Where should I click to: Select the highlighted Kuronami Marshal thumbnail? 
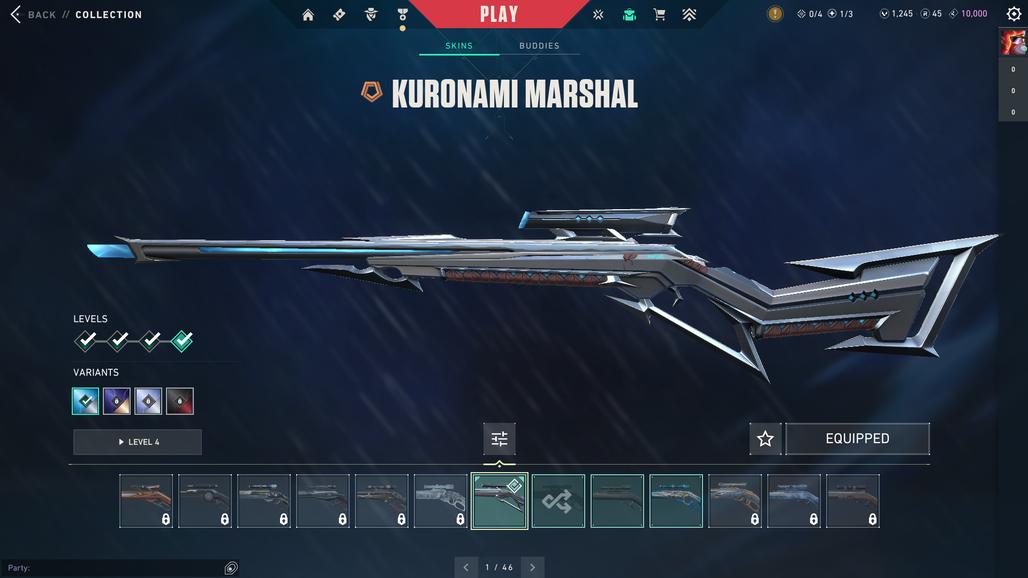[499, 500]
